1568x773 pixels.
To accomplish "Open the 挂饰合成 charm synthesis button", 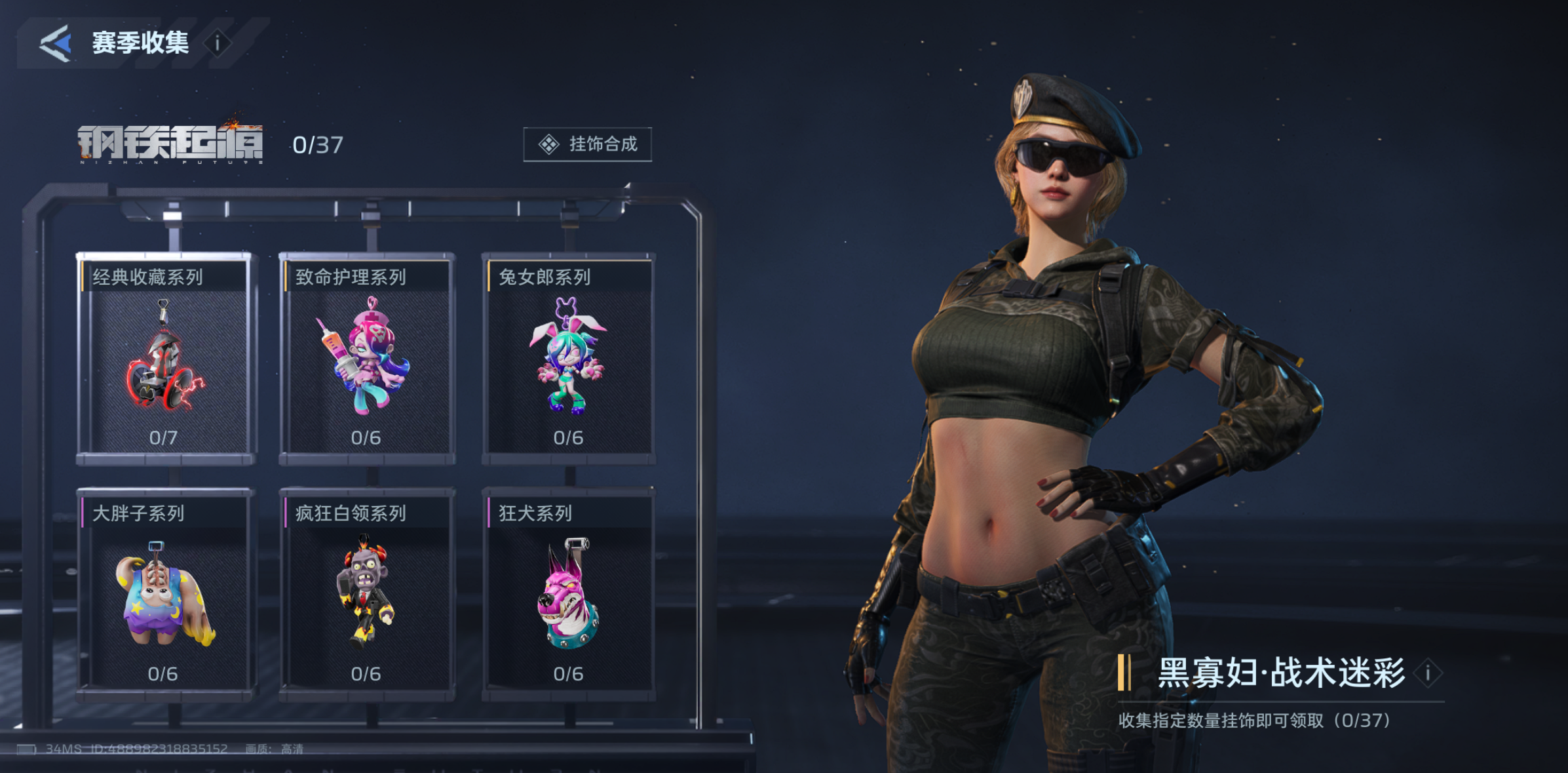I will click(x=587, y=144).
